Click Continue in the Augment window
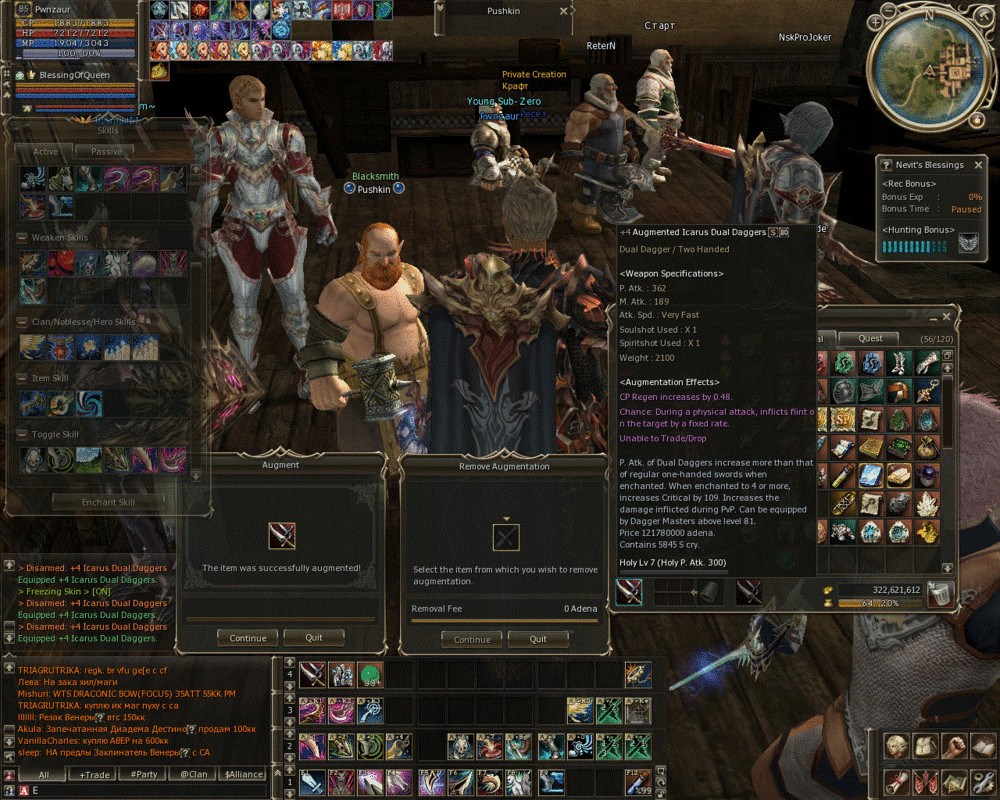This screenshot has height=800, width=1000. pyautogui.click(x=247, y=638)
